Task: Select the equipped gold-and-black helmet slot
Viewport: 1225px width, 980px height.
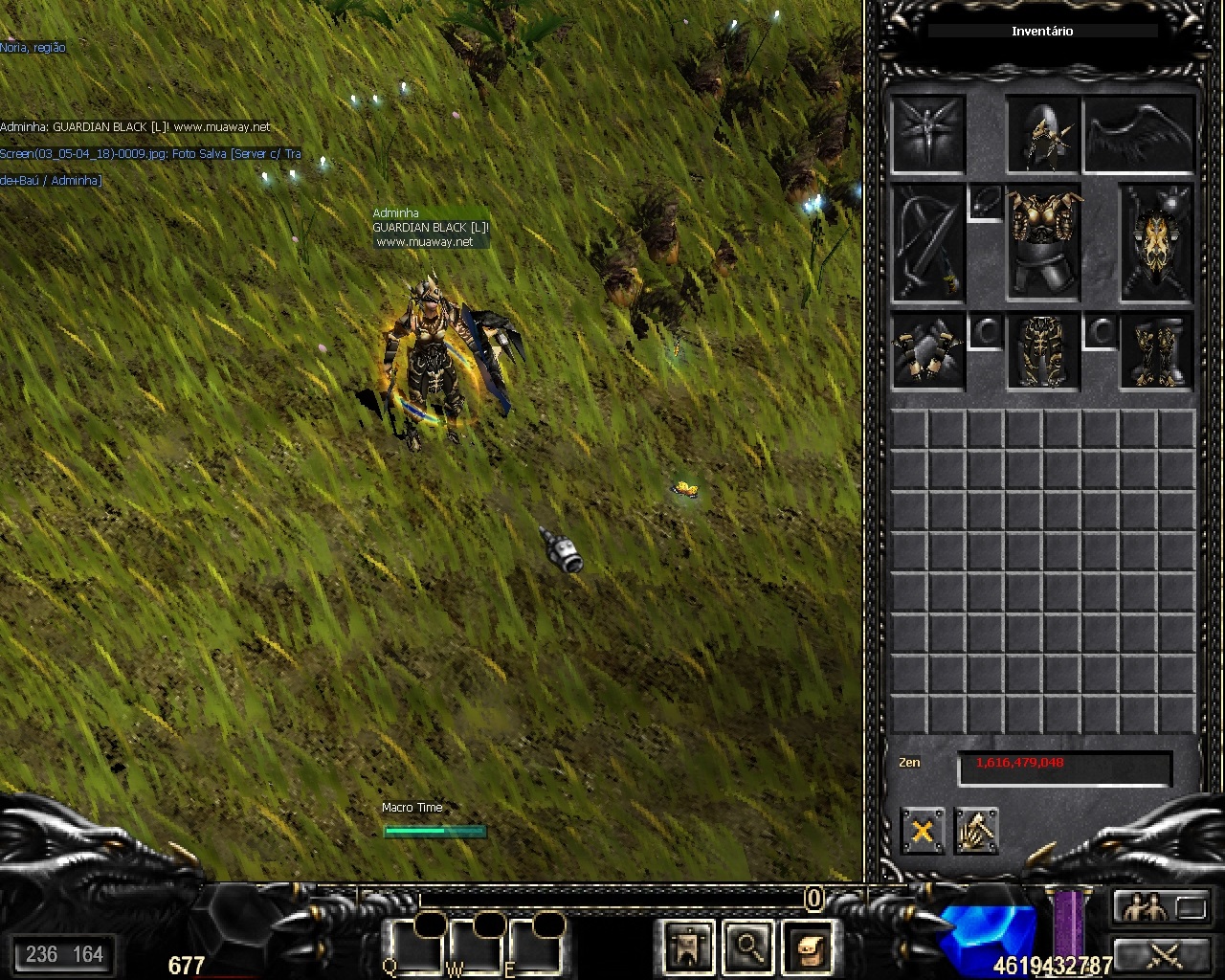Action: click(1043, 134)
